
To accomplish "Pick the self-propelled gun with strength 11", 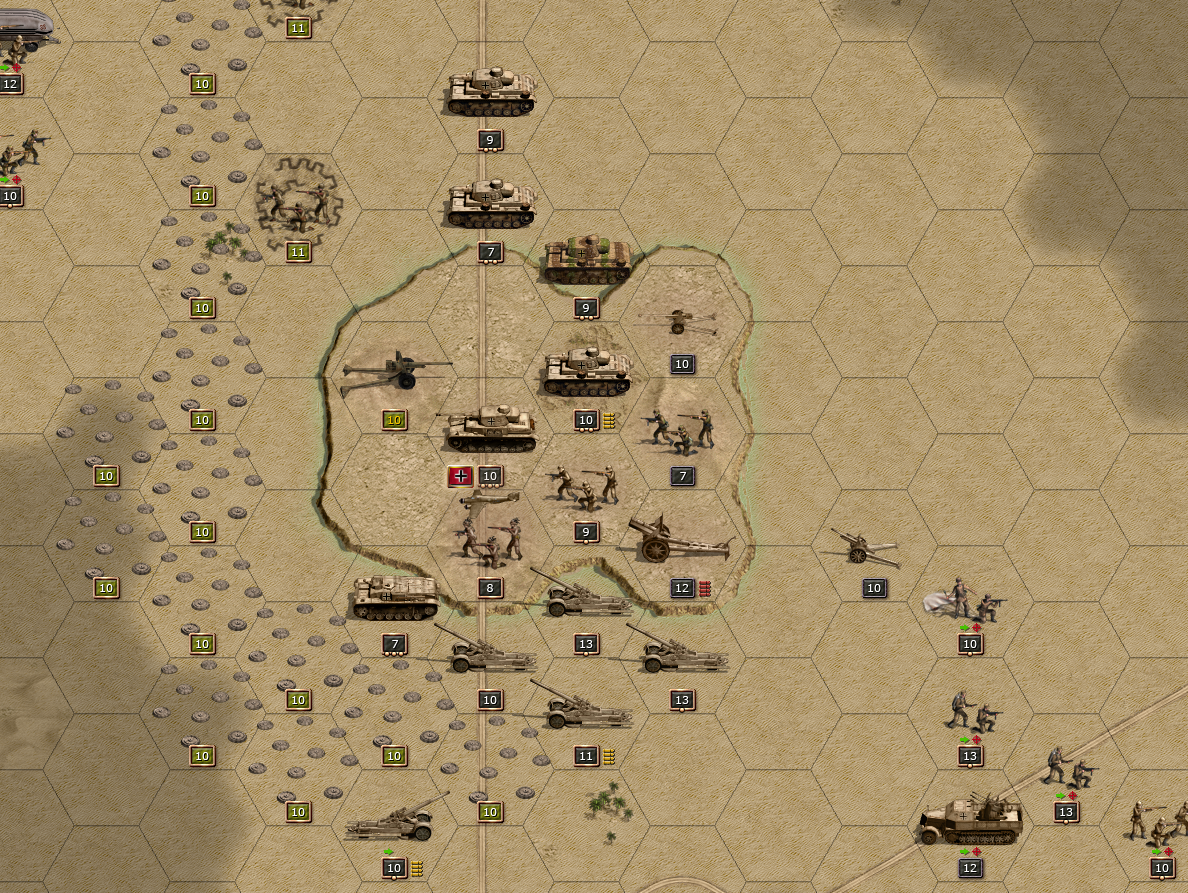I will coord(585,711).
